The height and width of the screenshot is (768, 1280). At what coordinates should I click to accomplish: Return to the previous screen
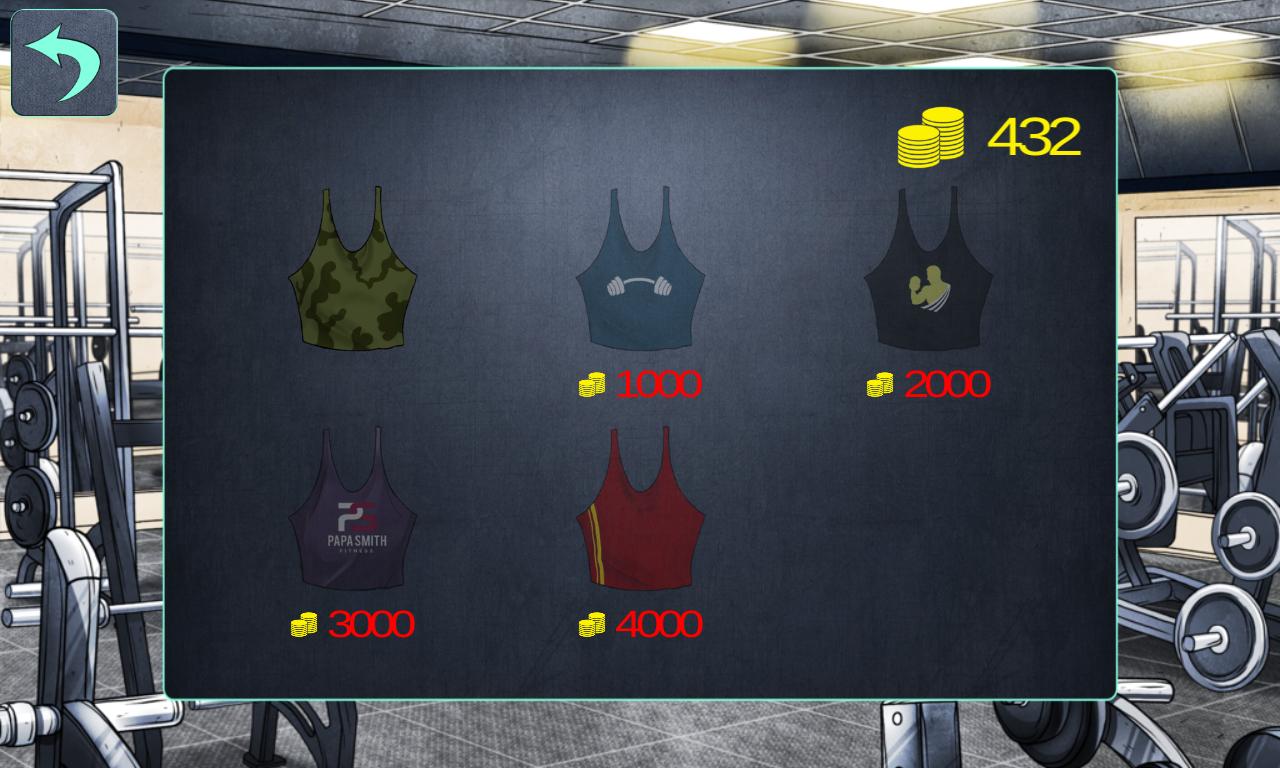(x=63, y=63)
